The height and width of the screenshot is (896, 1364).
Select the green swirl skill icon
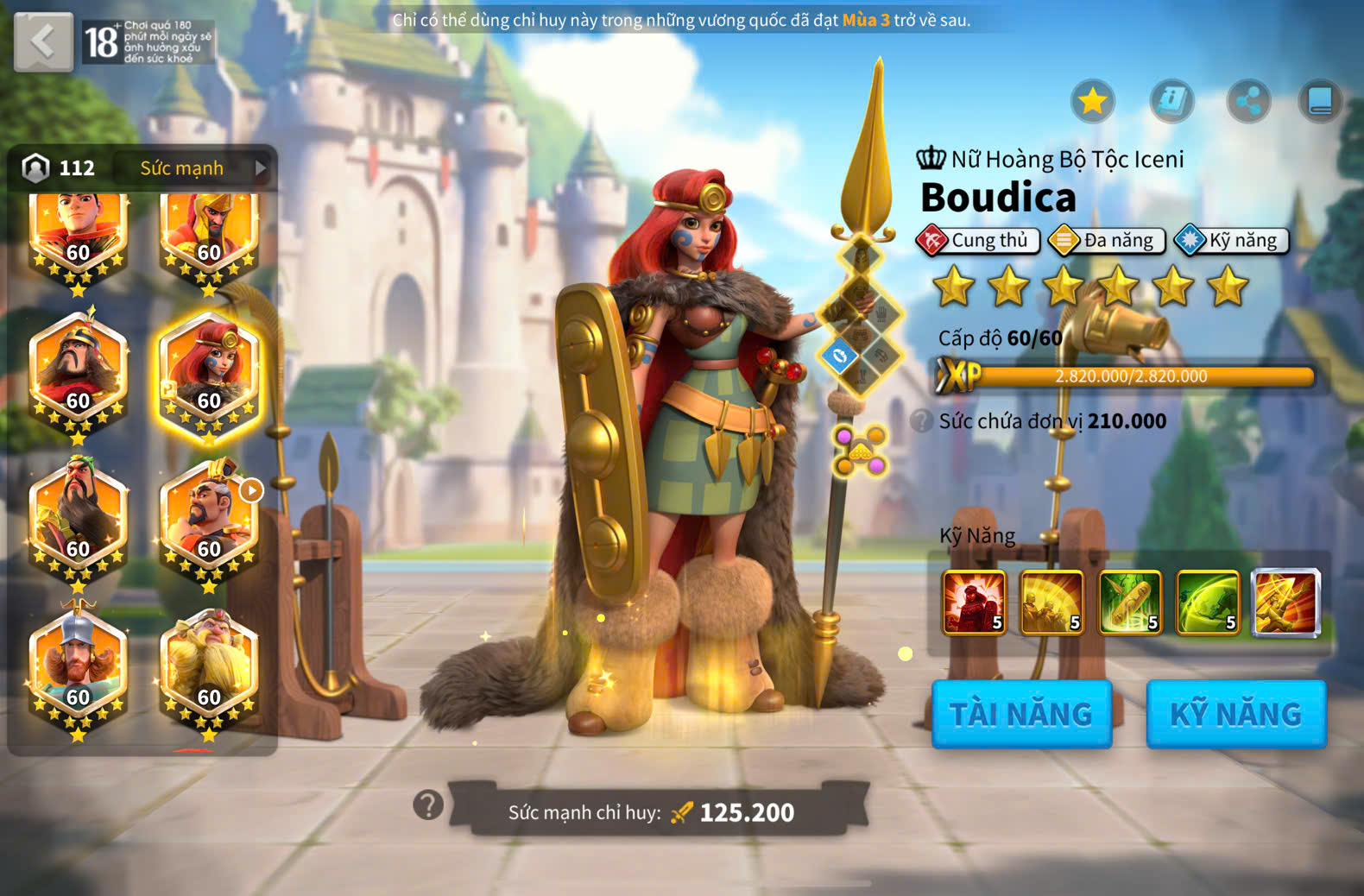[x=1208, y=603]
